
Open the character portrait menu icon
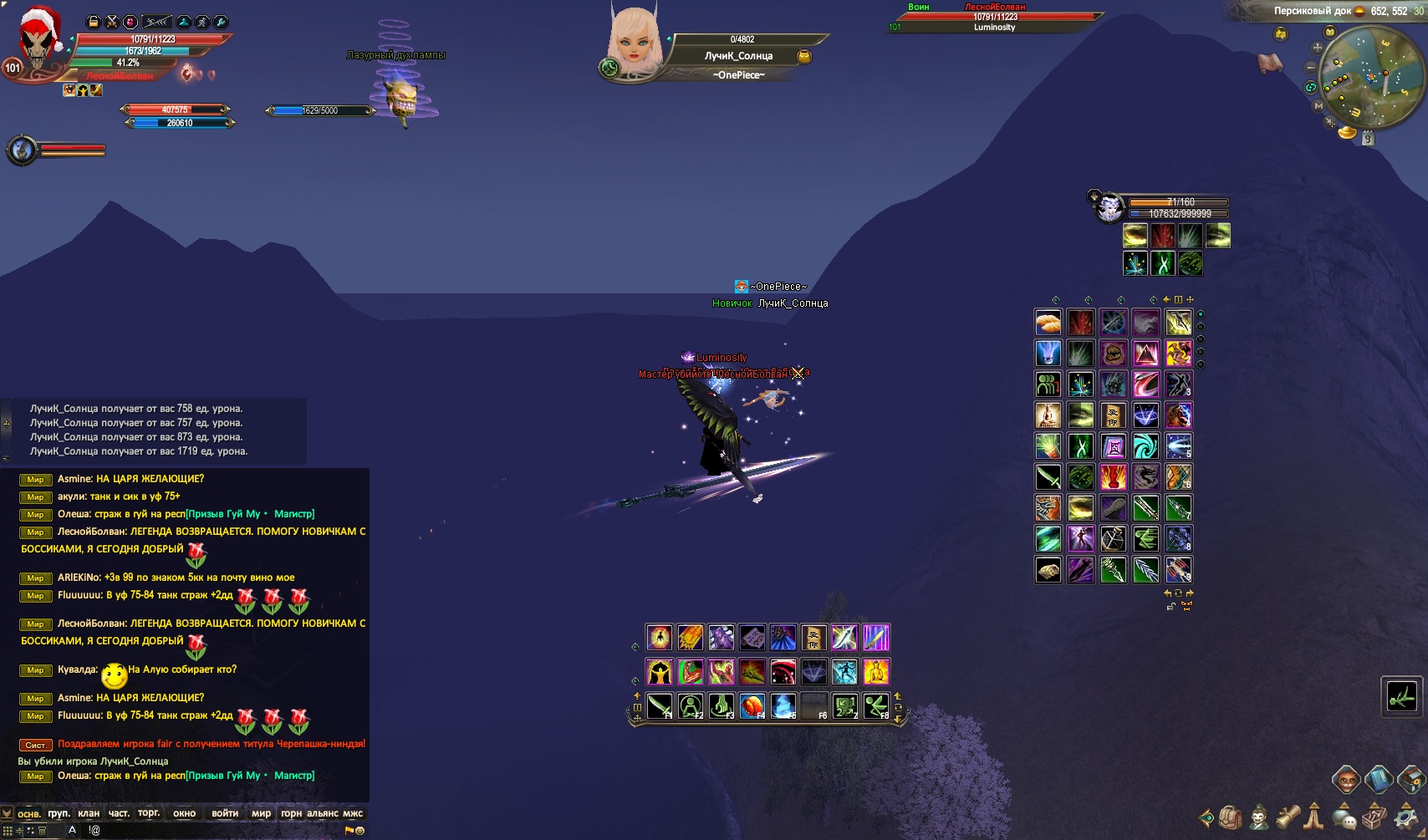point(1259,817)
